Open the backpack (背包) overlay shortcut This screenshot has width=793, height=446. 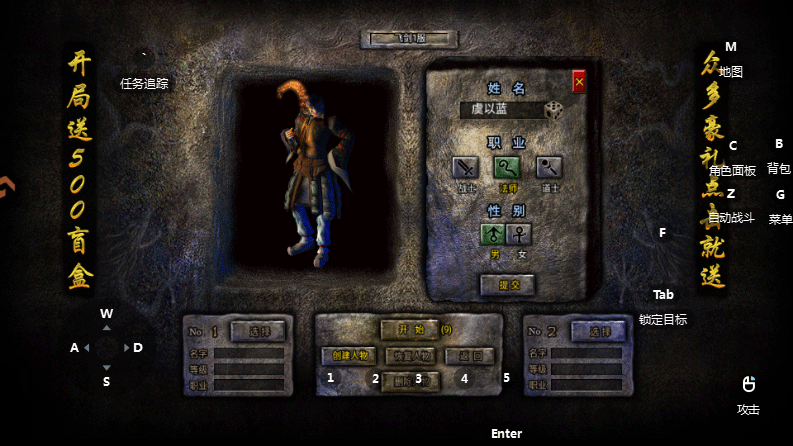click(x=779, y=168)
